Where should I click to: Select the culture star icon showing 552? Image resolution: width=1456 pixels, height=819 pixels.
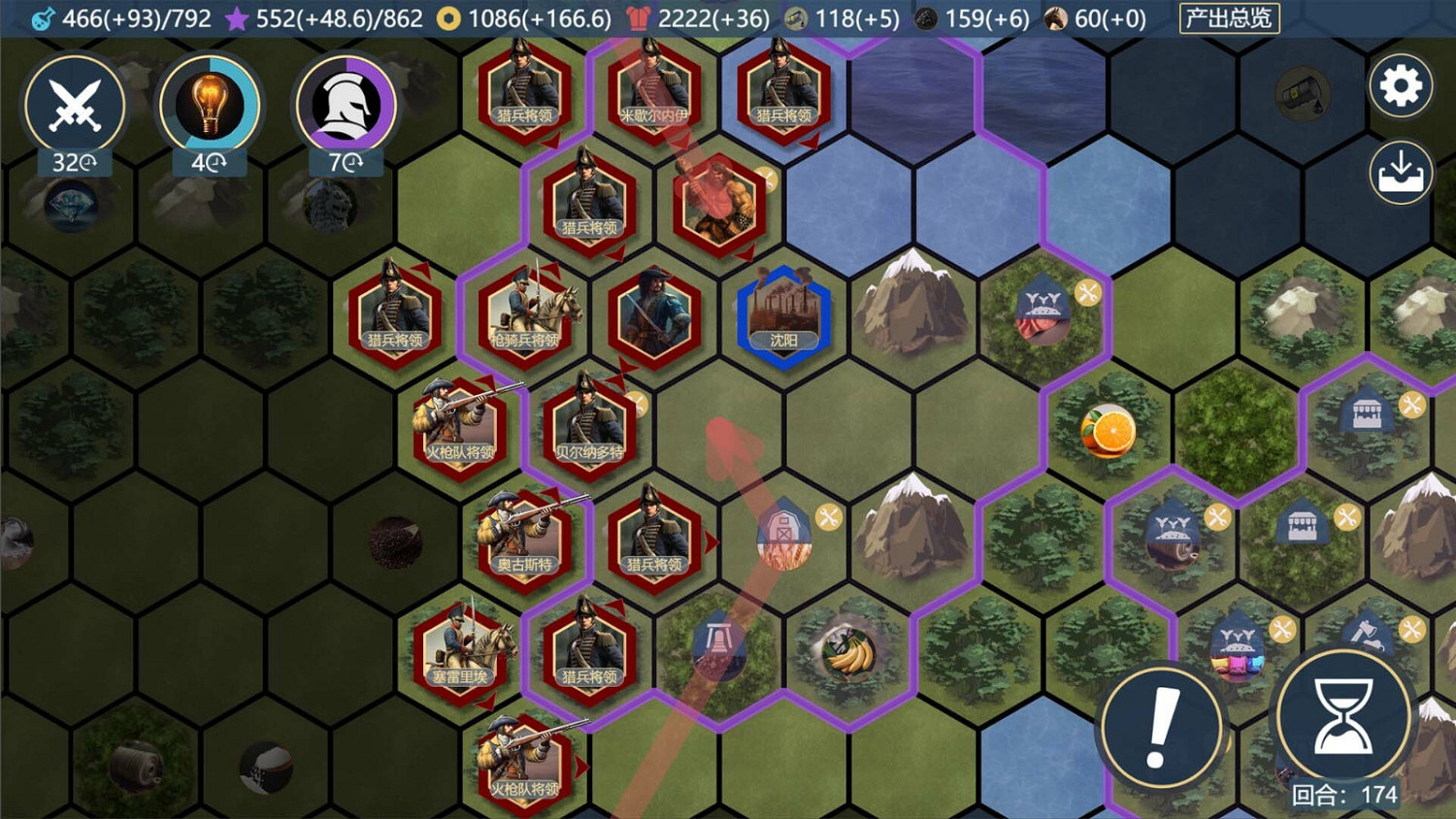coord(236,17)
